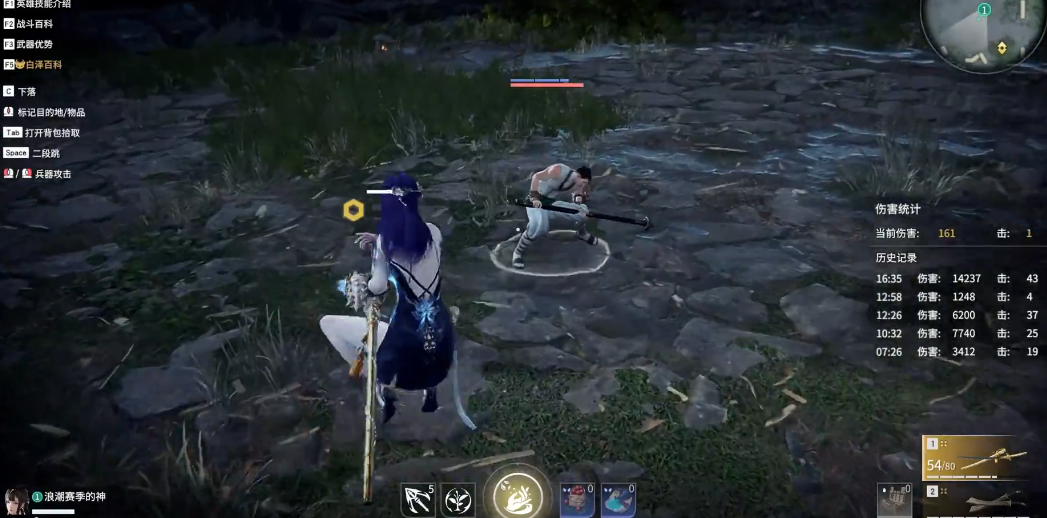The width and height of the screenshot is (1047, 518).
Task: Select the yellow diamond marker on the minimap
Action: tap(1001, 47)
